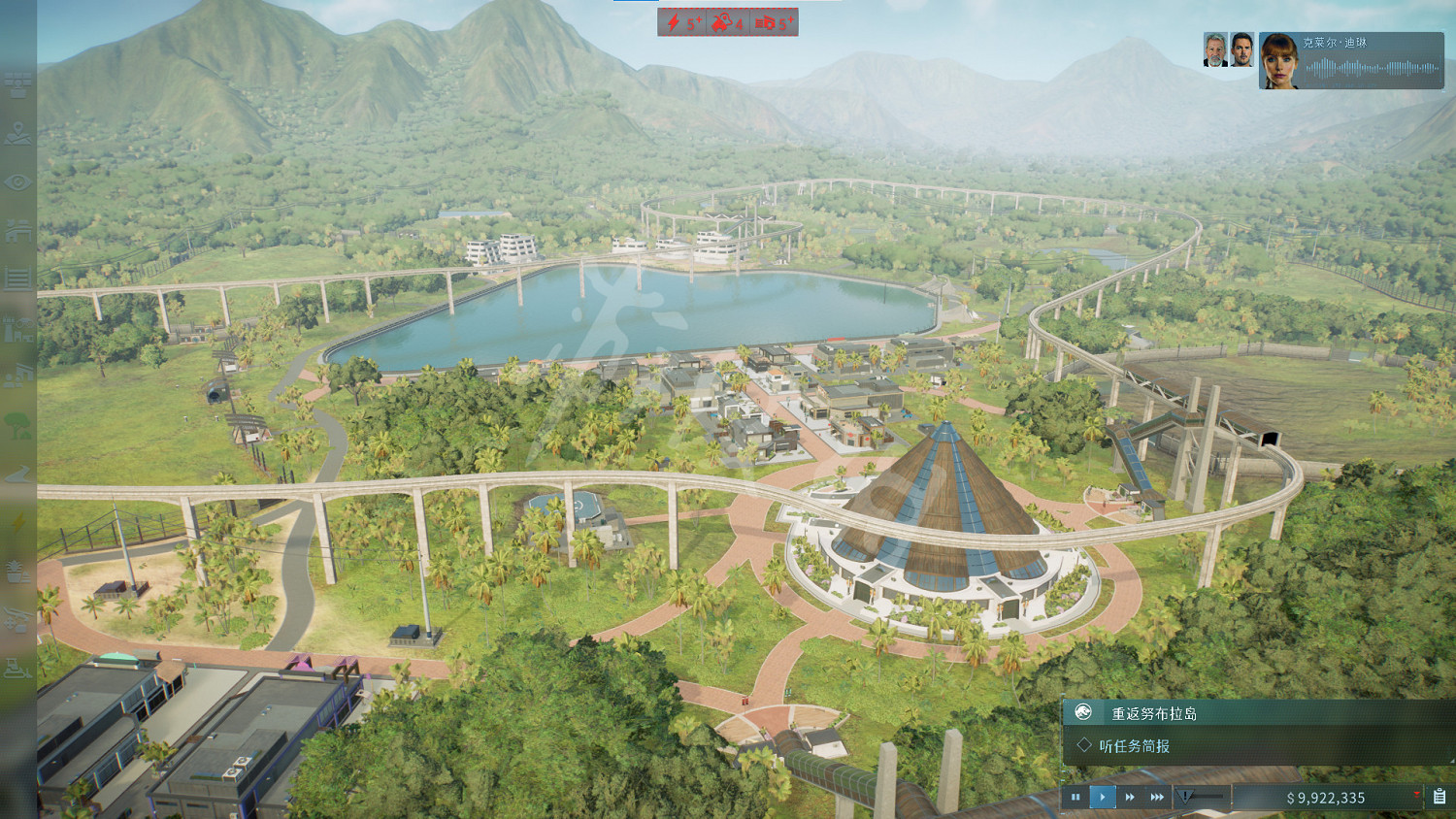Open the clipboard management icon

[x=1439, y=797]
